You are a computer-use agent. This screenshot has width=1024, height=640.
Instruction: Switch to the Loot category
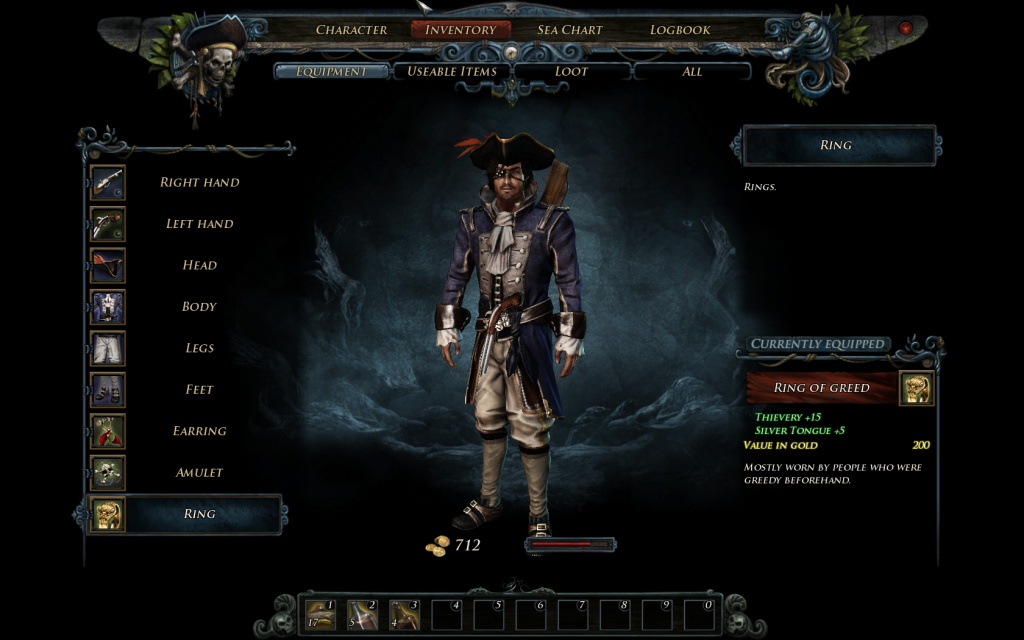click(x=571, y=71)
